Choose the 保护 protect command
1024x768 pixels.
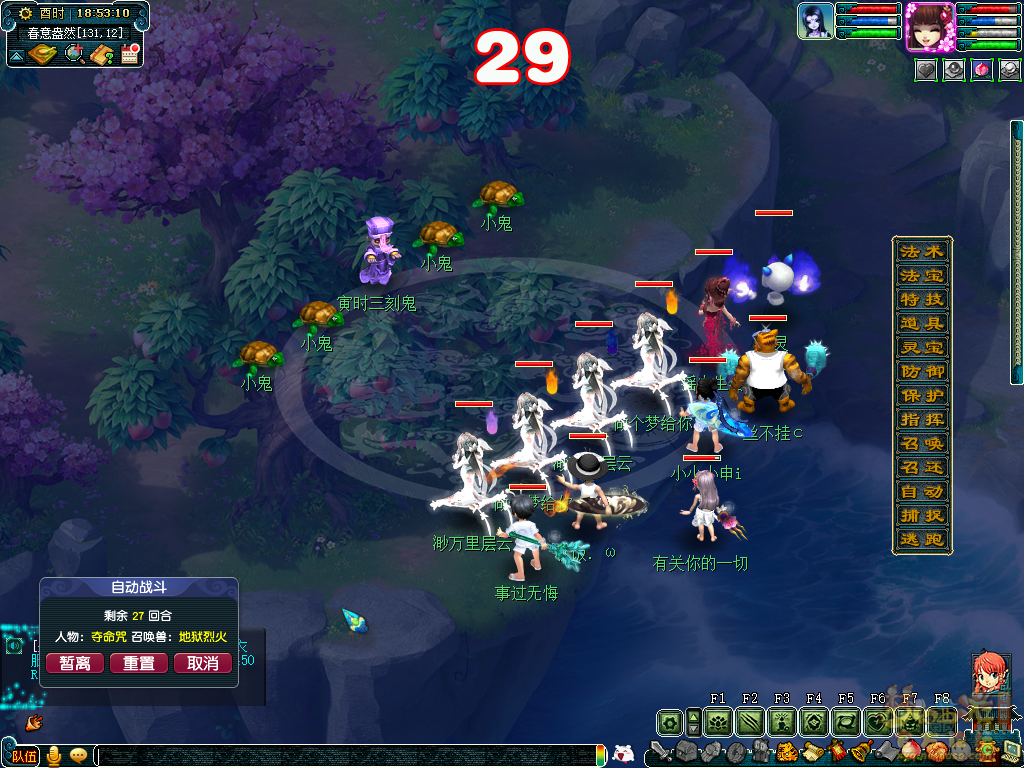click(x=921, y=395)
